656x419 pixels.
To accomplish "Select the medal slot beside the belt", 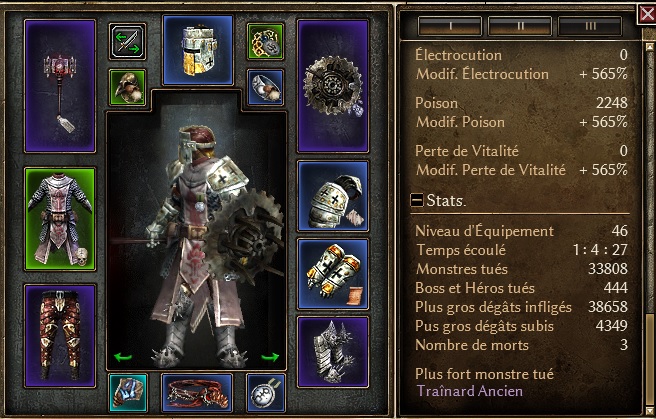I will pos(264,392).
